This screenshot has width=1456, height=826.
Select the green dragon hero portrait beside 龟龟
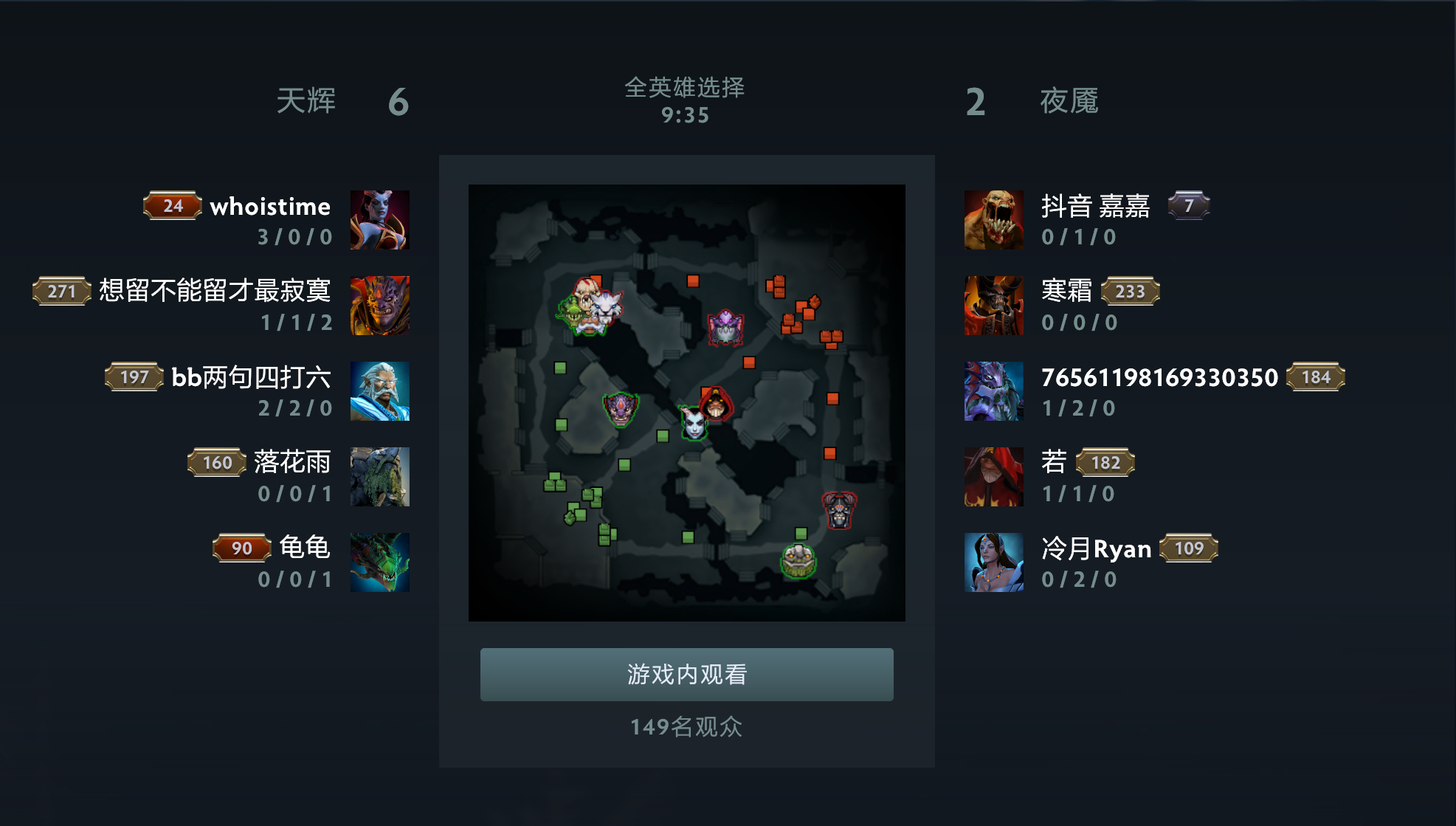click(381, 562)
